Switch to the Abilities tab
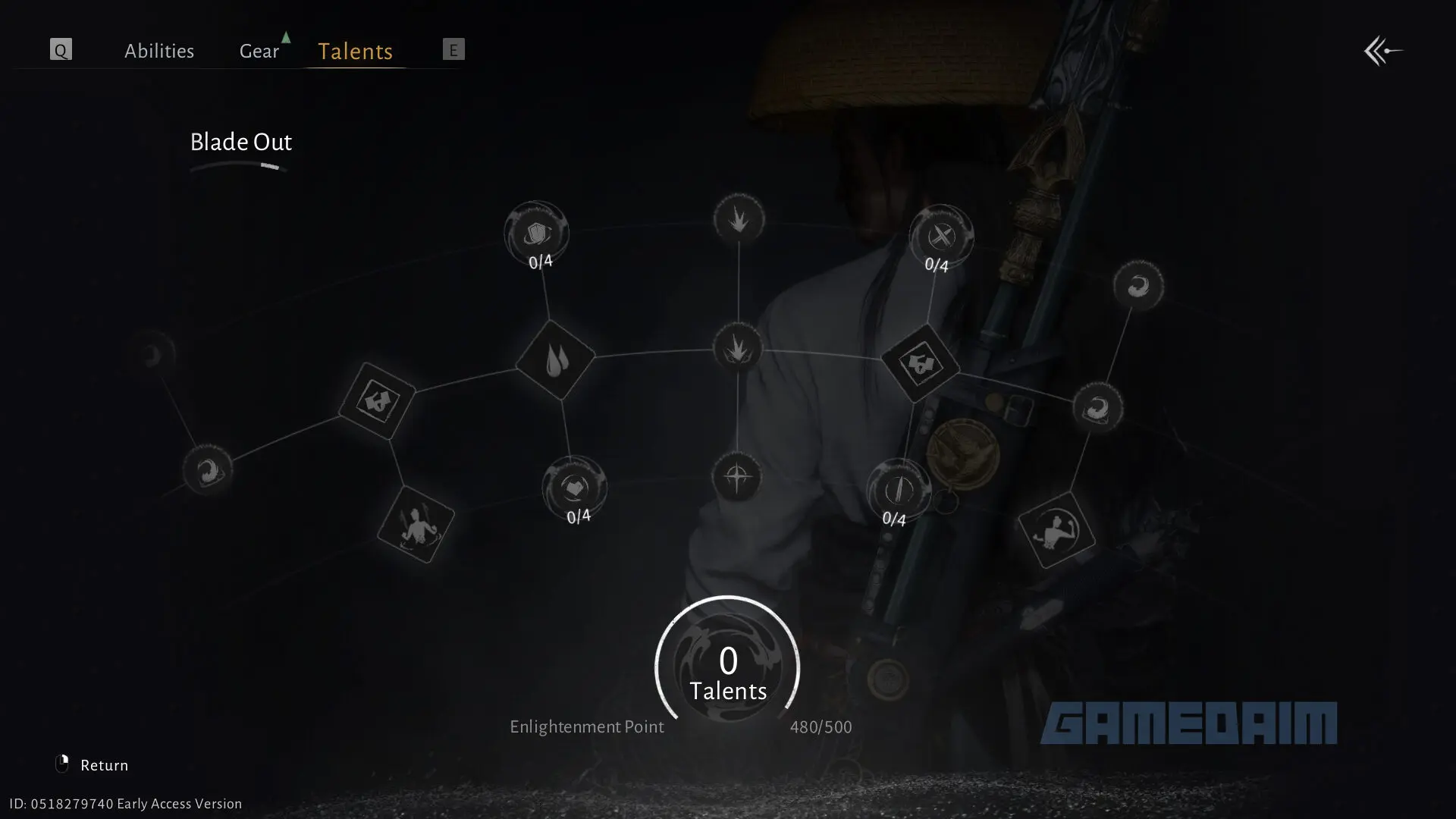 [159, 50]
